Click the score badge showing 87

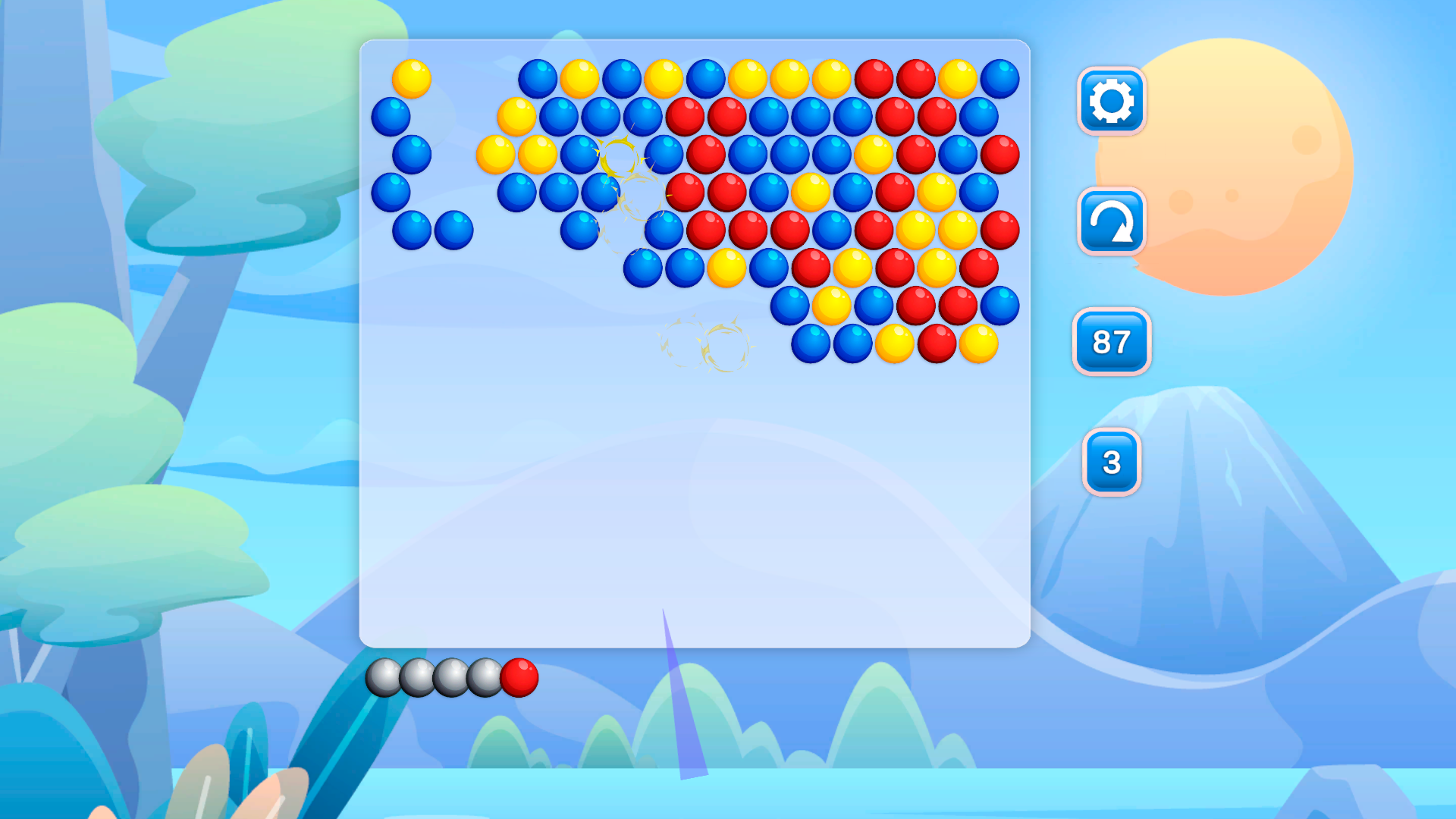[x=1110, y=343]
